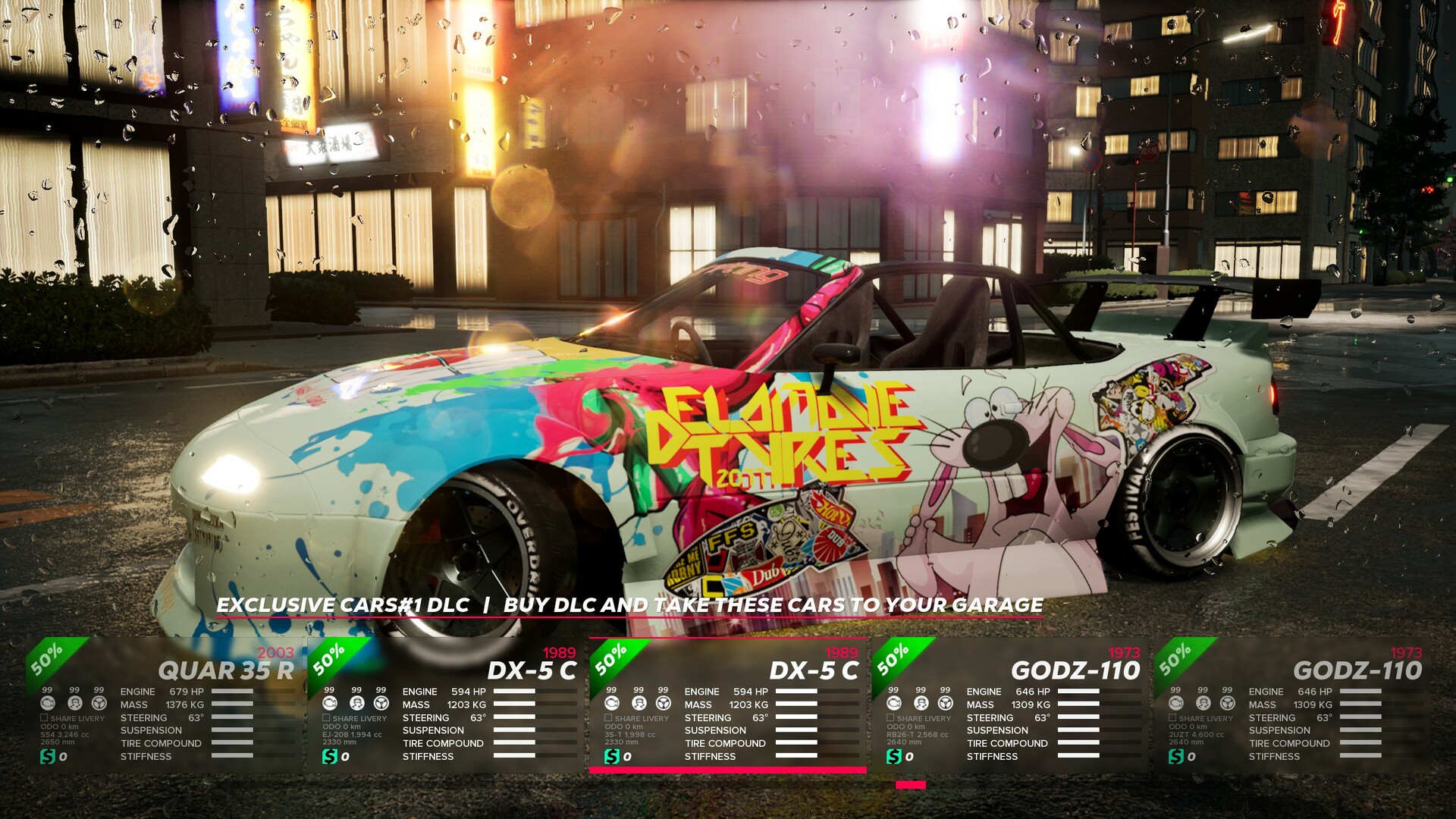Click the driver stat icon on the first DX-5 C card
Image resolution: width=1456 pixels, height=819 pixels.
coord(356,704)
